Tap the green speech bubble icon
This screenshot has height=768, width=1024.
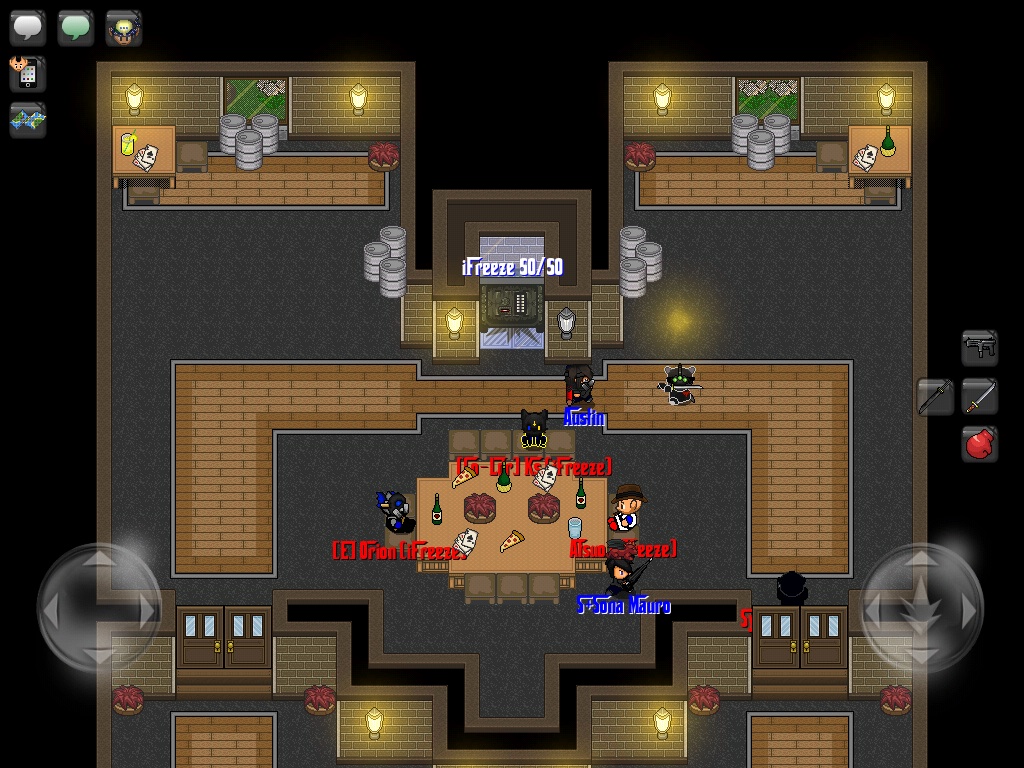(76, 27)
